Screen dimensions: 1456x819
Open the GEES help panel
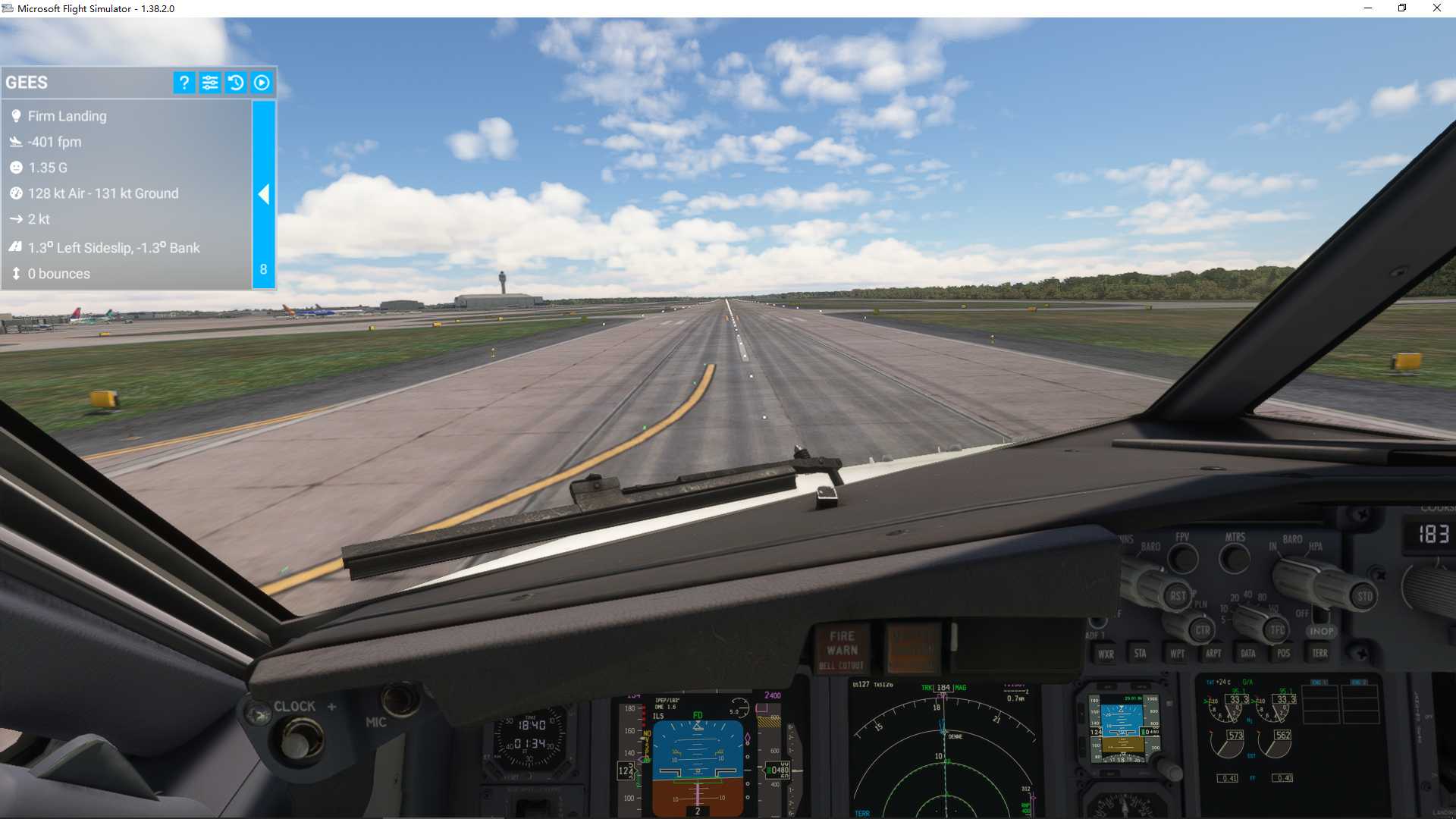tap(184, 83)
